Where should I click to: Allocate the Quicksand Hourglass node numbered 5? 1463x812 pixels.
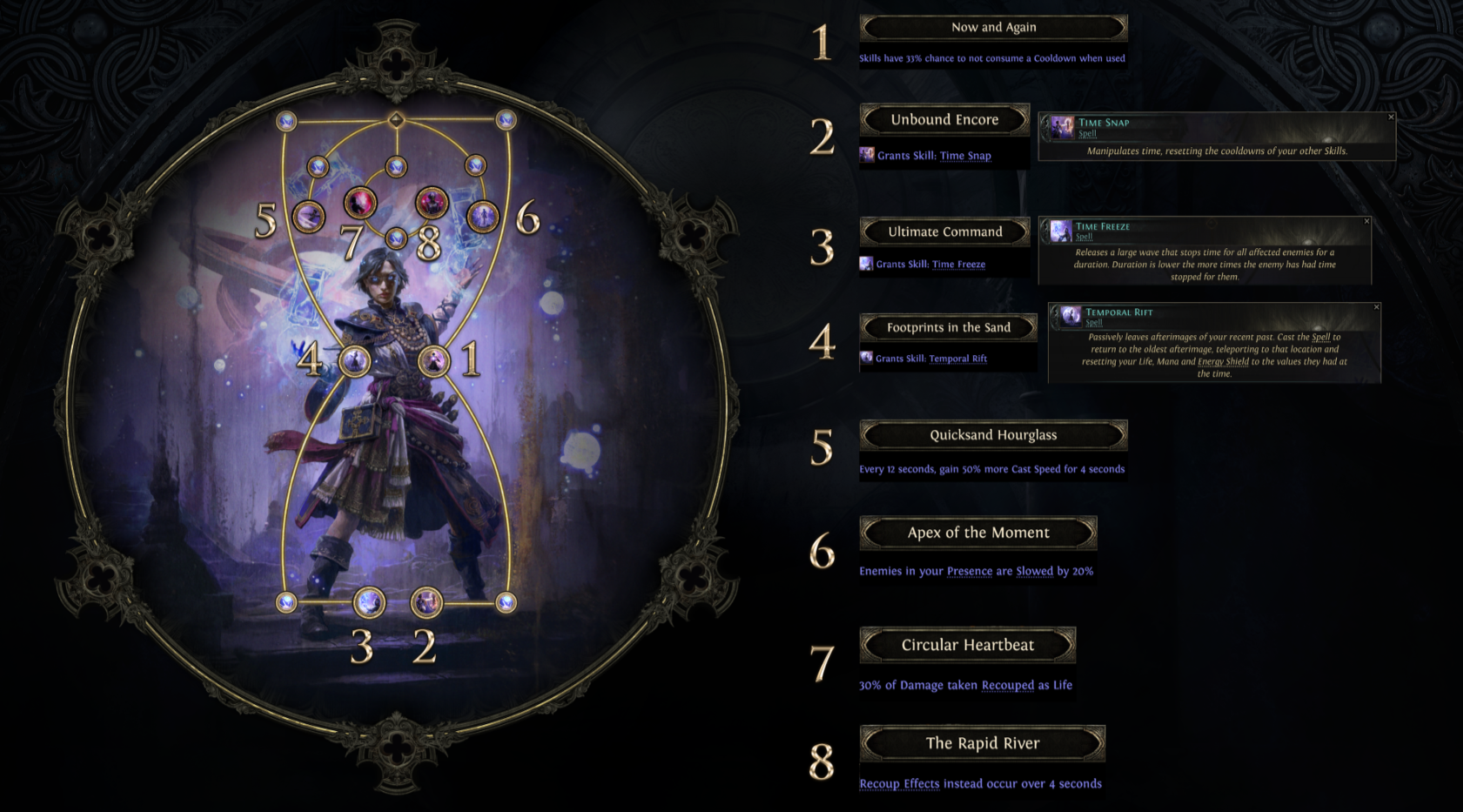308,217
